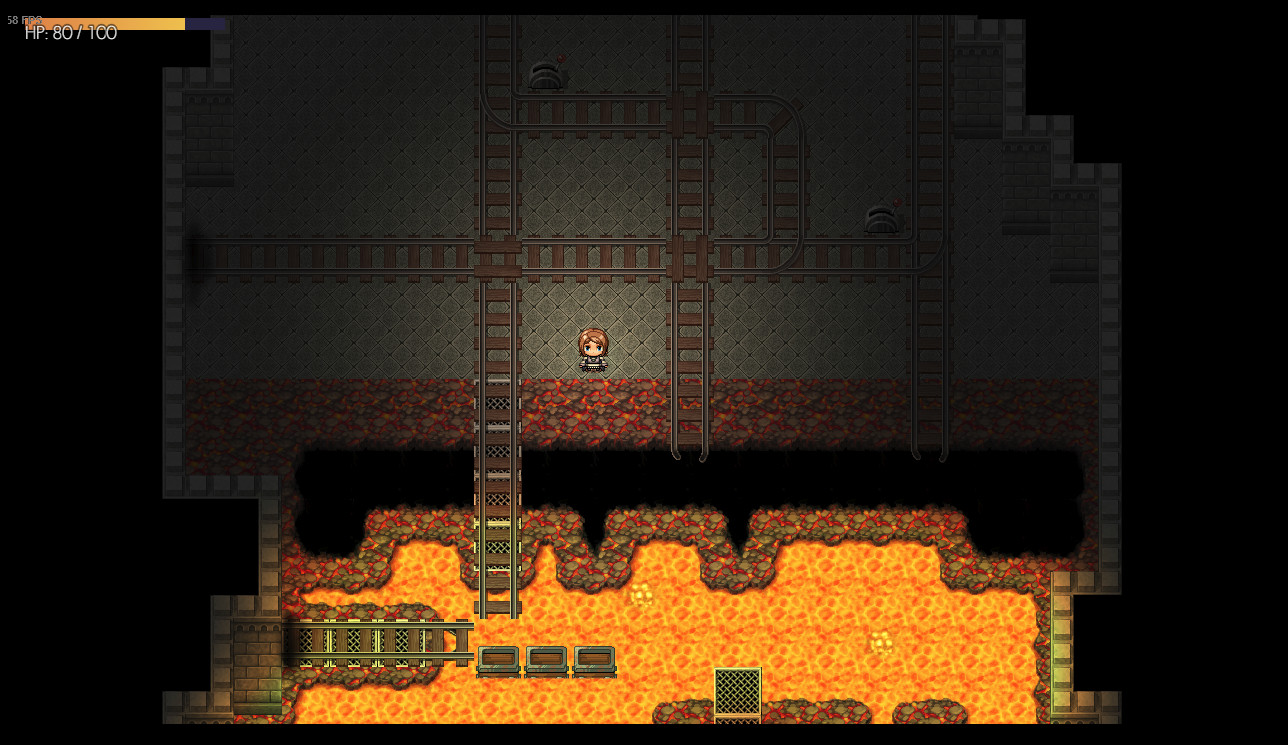Click the rightmost minecart
The image size is (1288, 745).
point(595,661)
